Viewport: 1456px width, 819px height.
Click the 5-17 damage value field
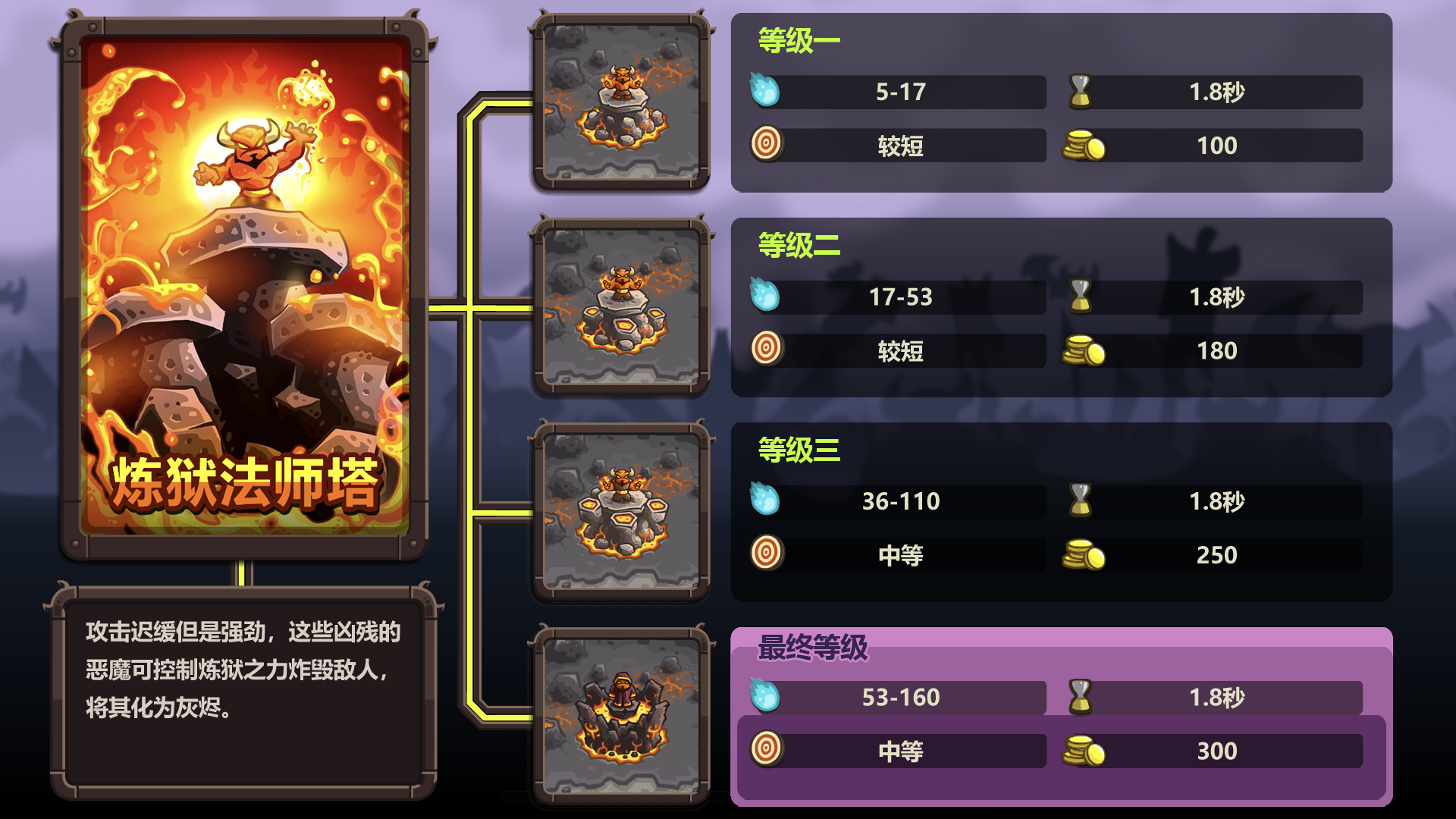pyautogui.click(x=902, y=93)
